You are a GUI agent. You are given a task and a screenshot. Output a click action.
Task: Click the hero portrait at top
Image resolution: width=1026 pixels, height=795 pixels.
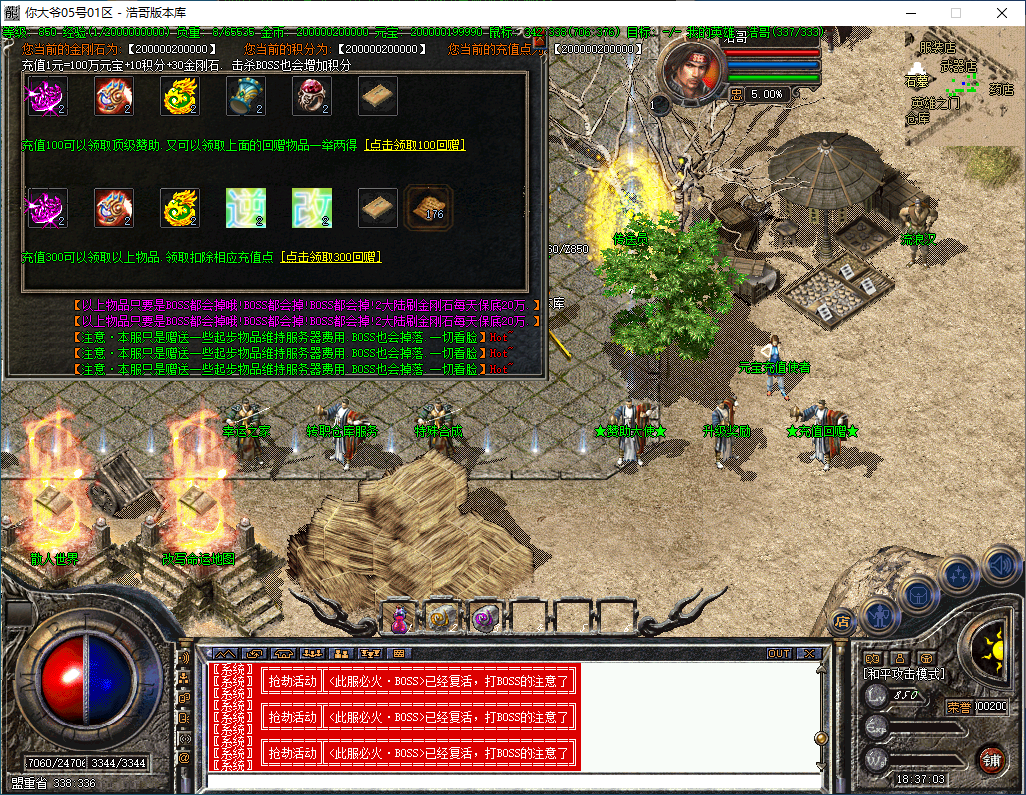tap(689, 73)
